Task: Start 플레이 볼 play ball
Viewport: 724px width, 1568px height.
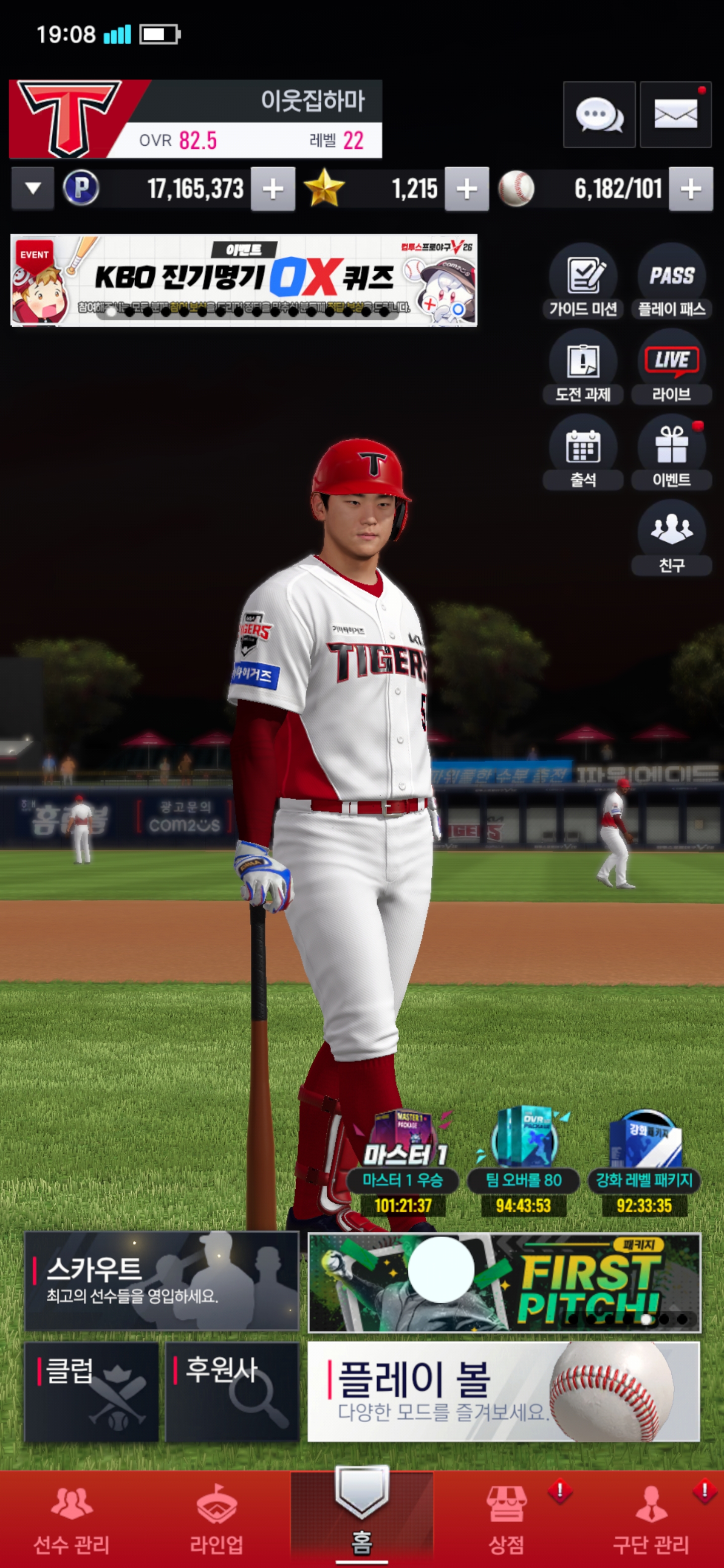Action: [504, 1392]
